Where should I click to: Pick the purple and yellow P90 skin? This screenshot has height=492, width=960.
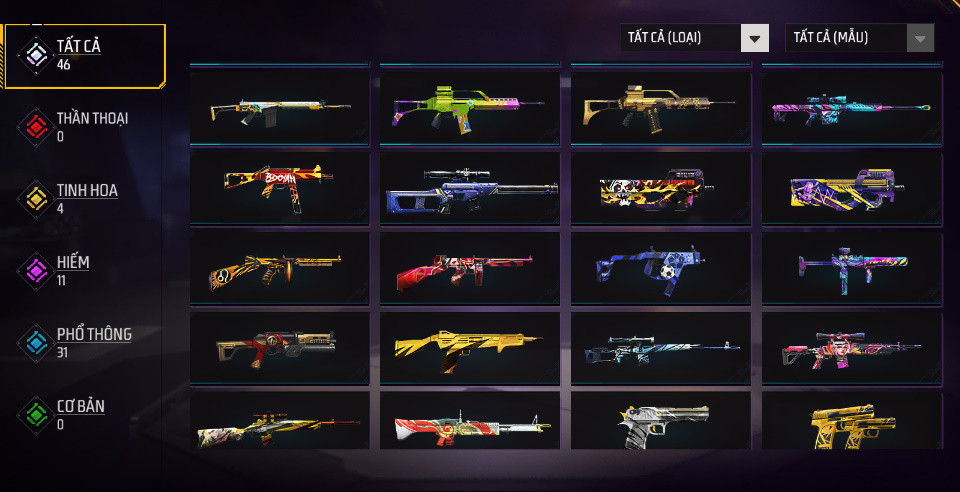tap(851, 187)
